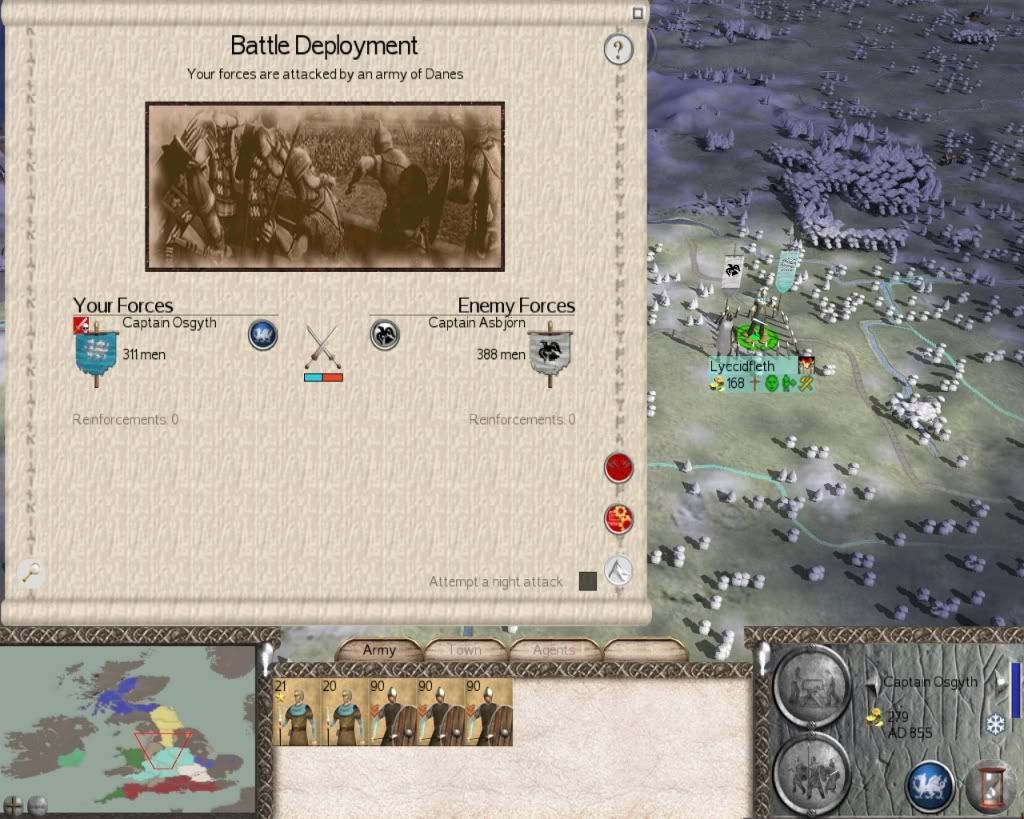Open the faction overview dragon button
The width and height of the screenshot is (1024, 819).
929,786
